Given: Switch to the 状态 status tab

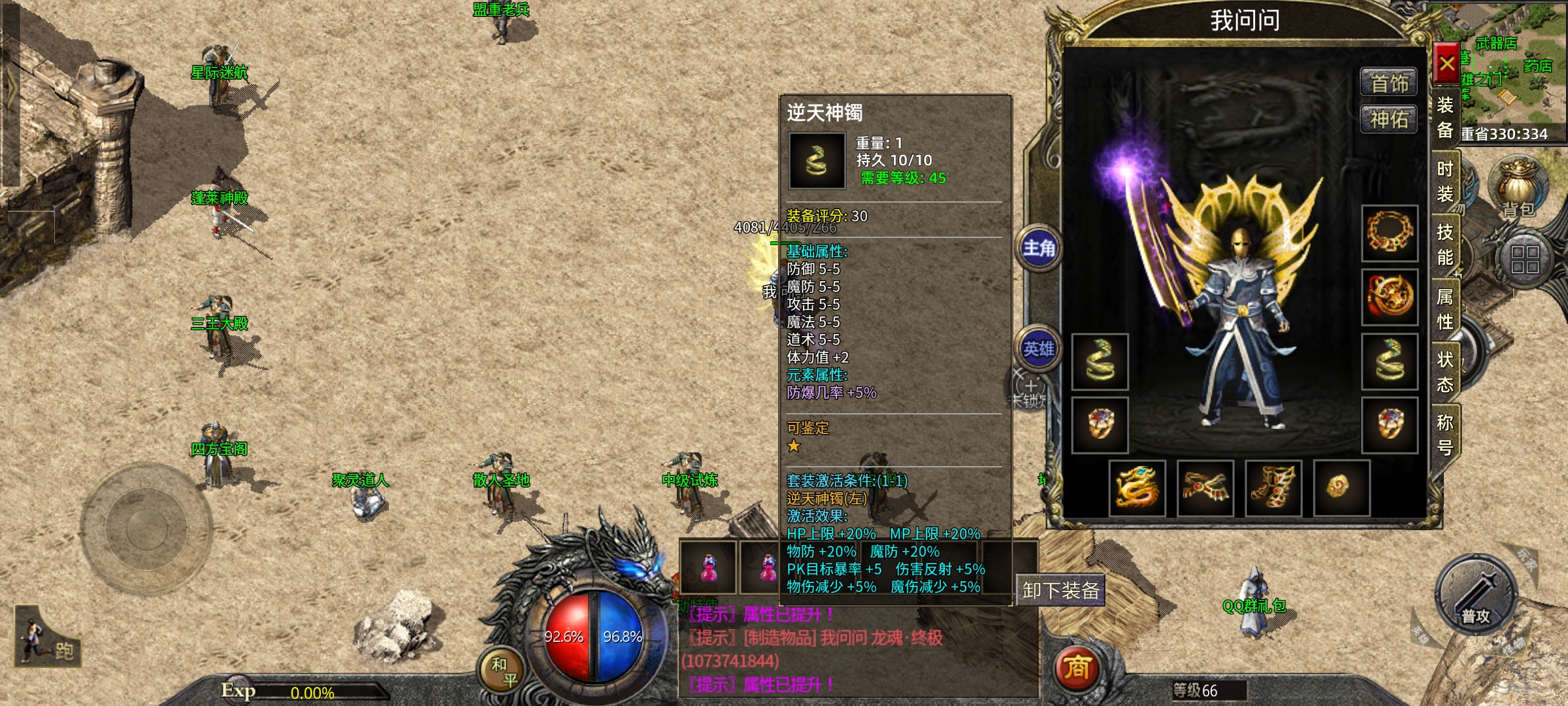Looking at the screenshot, I should coord(1445,371).
